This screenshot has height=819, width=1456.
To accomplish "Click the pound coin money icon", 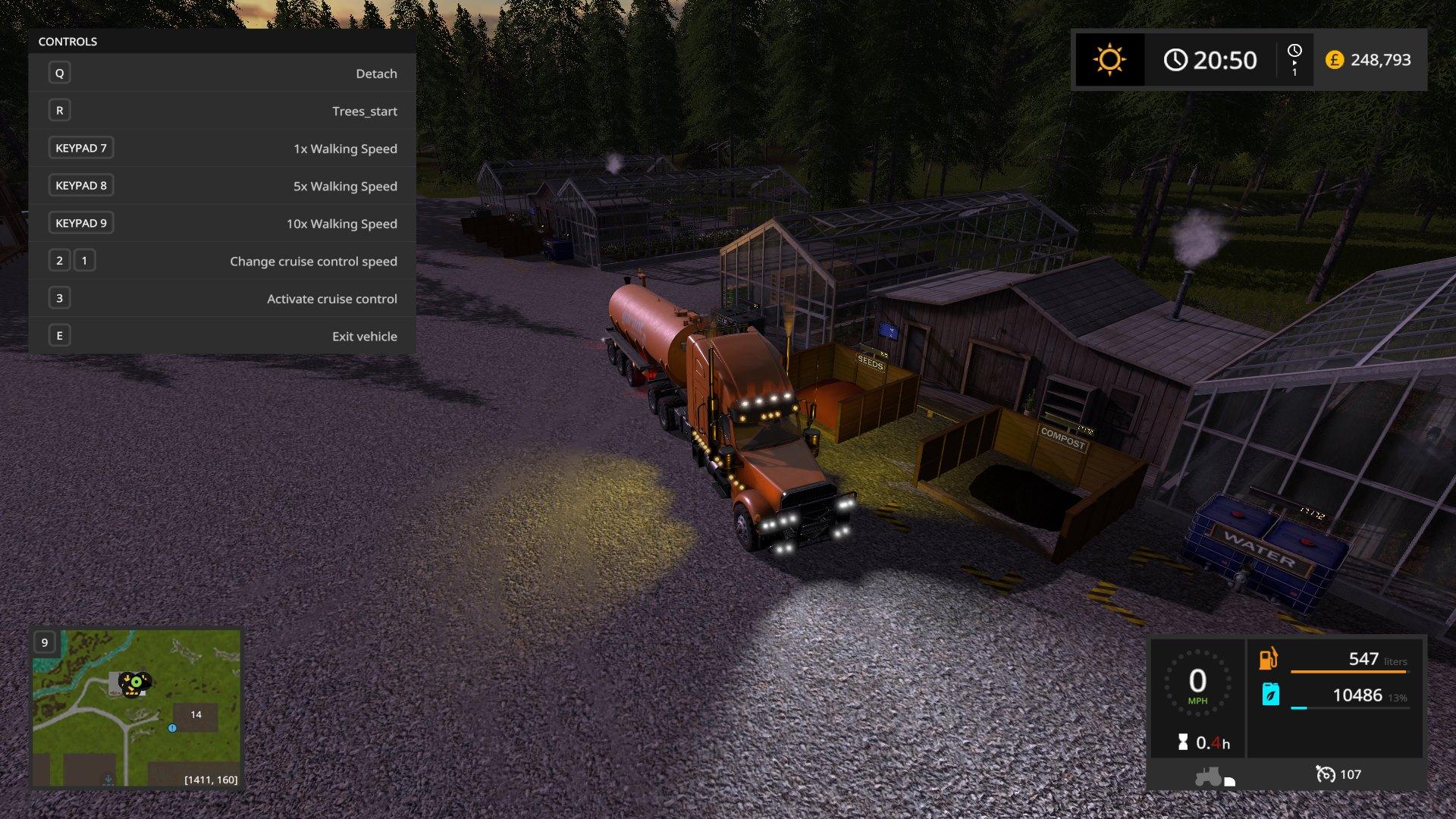I will tap(1334, 59).
